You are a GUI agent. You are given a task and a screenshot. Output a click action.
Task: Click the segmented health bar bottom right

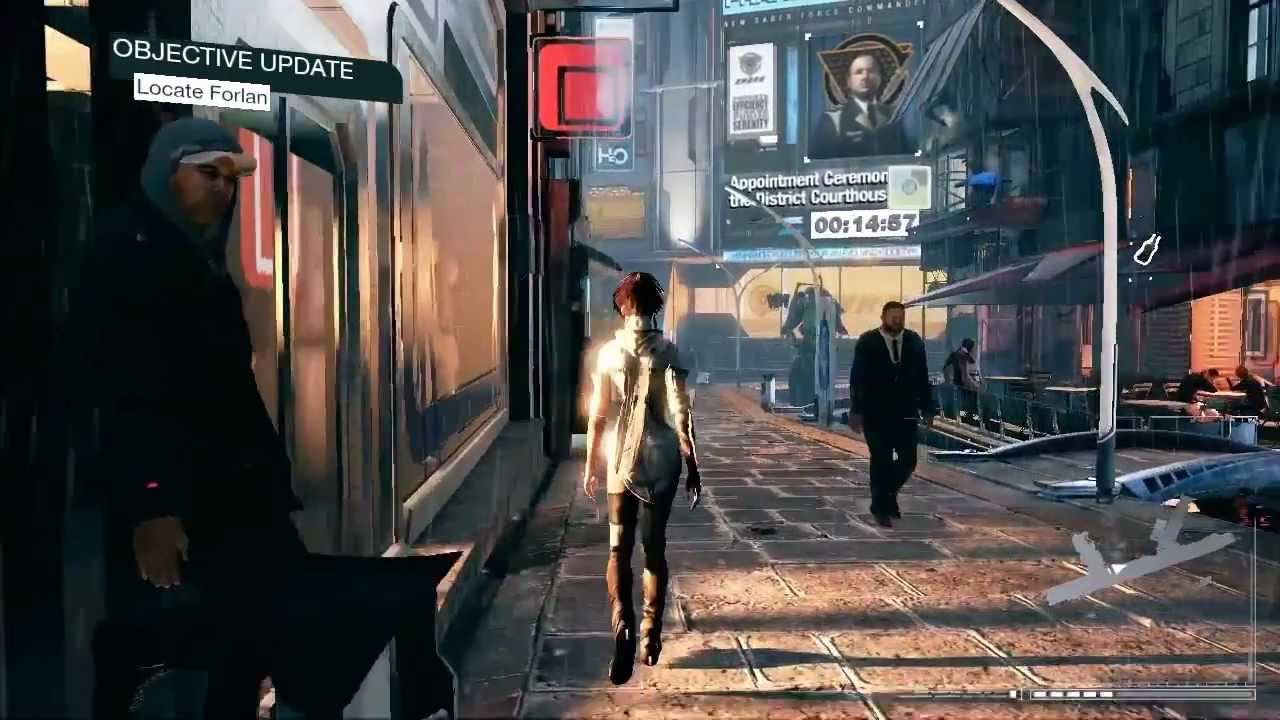(x=1075, y=694)
